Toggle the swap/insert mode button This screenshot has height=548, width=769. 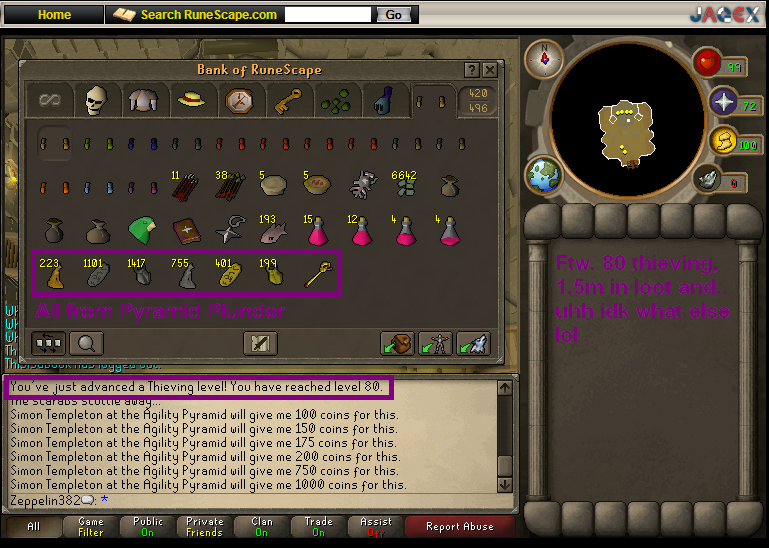49,343
